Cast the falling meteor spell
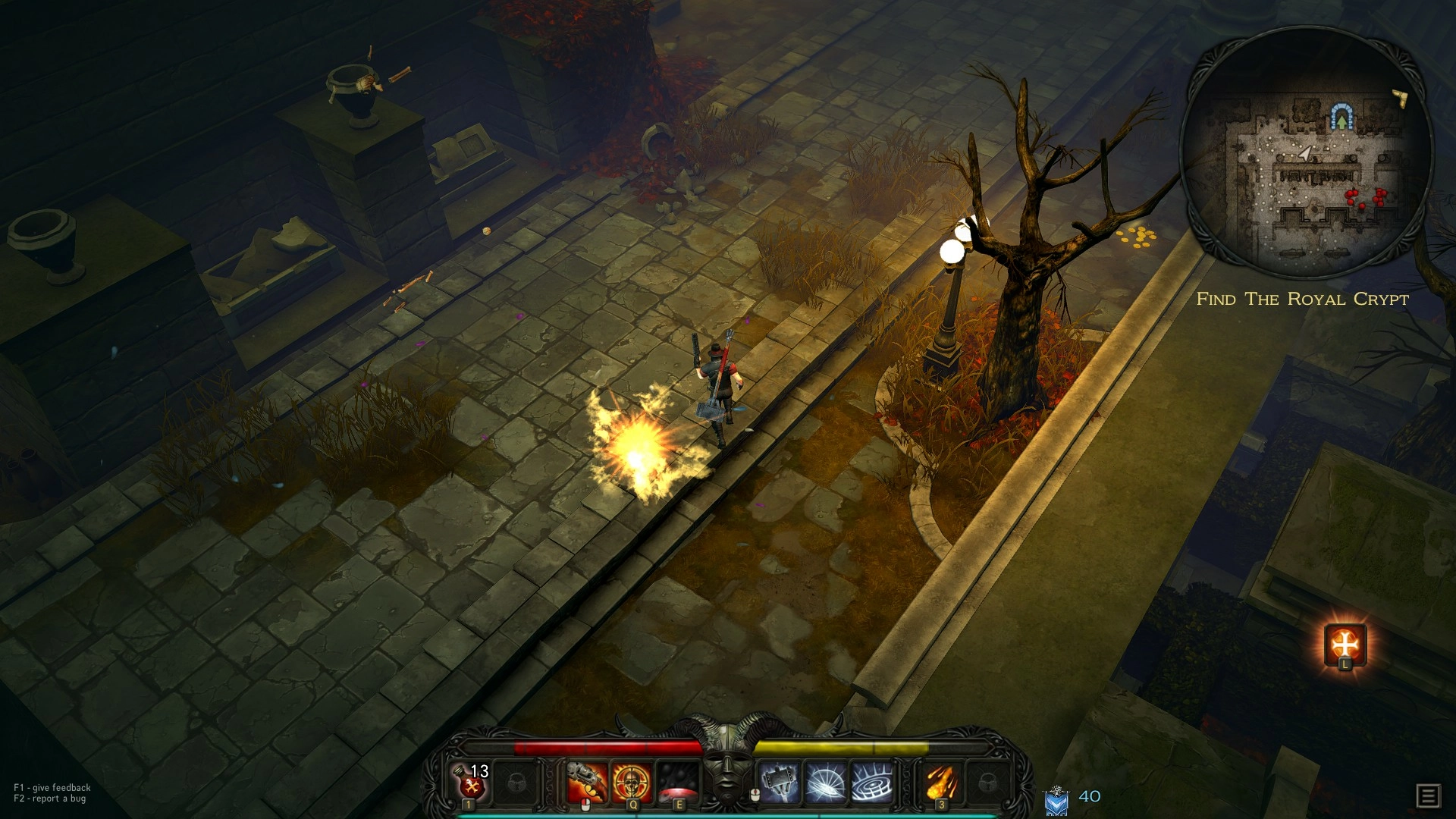This screenshot has width=1456, height=819. coord(942,783)
